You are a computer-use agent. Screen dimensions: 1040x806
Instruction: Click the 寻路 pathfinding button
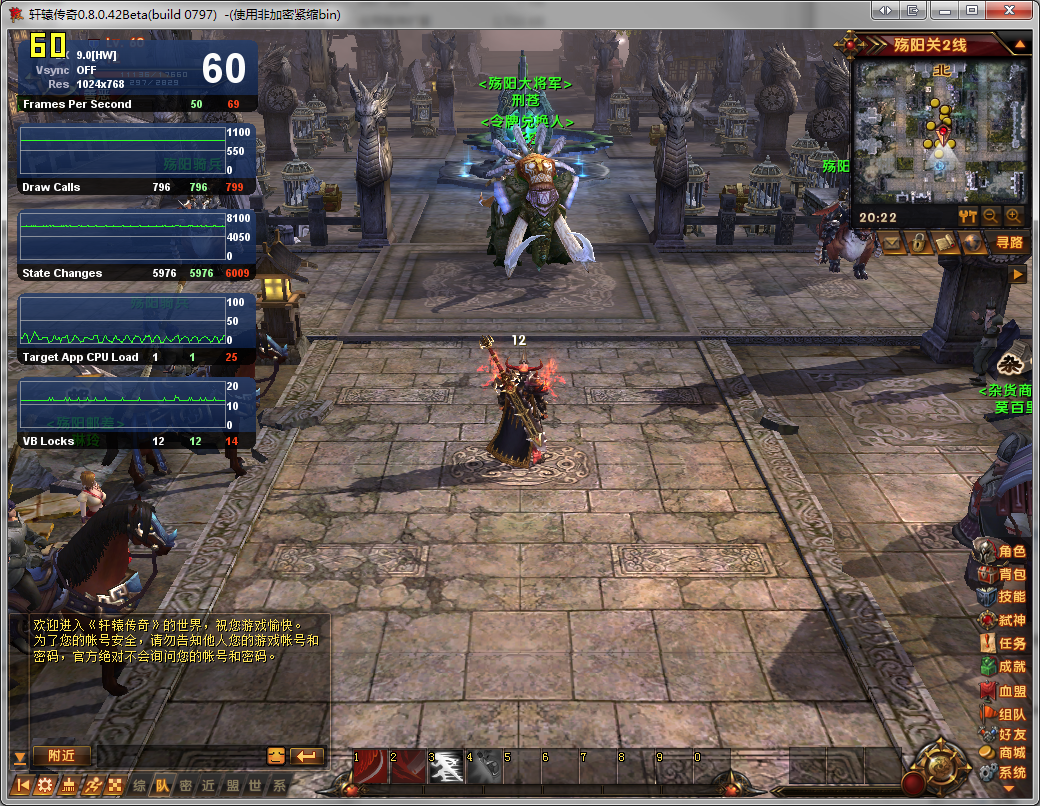pos(1009,242)
